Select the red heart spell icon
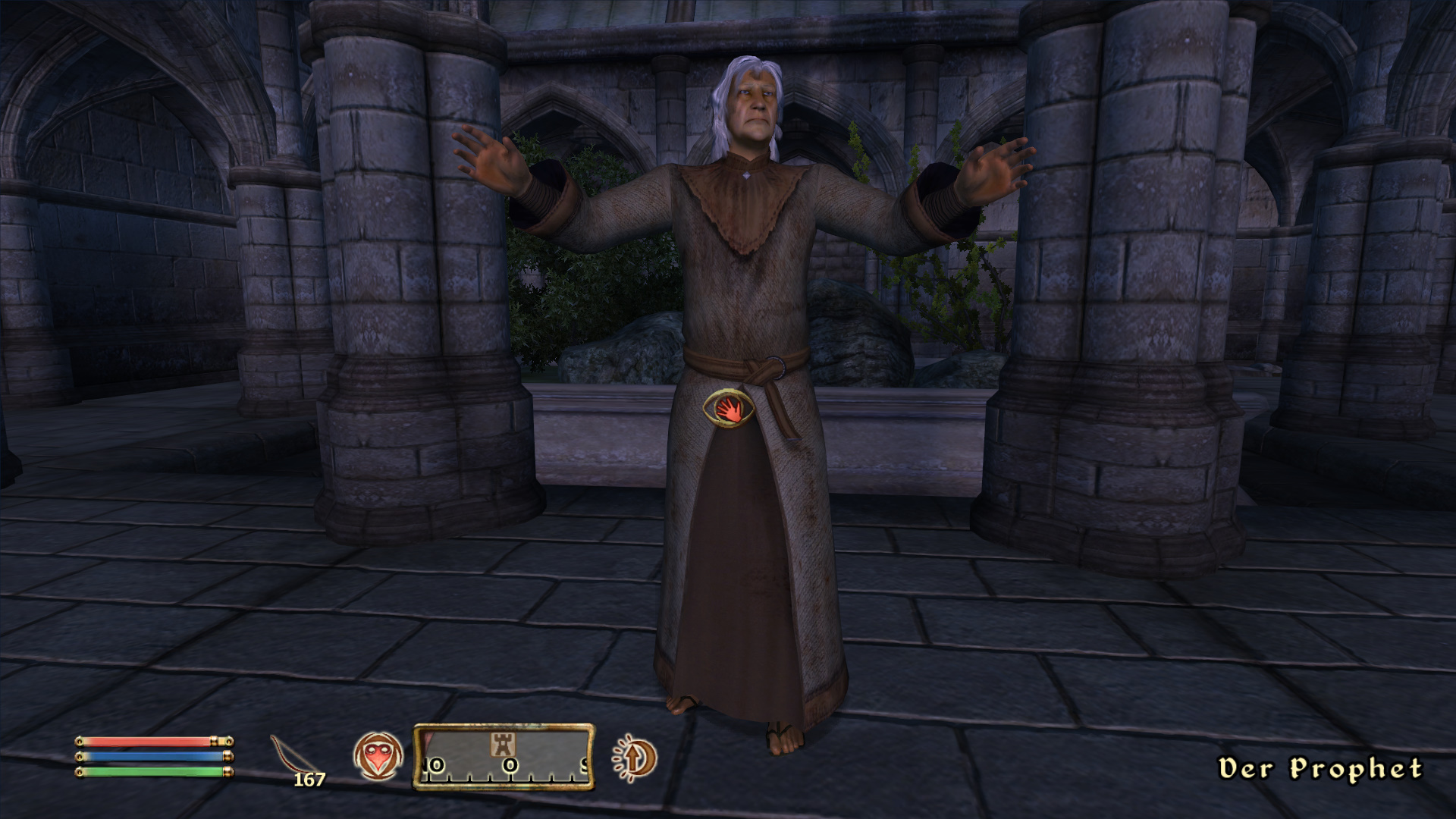 coord(378,757)
